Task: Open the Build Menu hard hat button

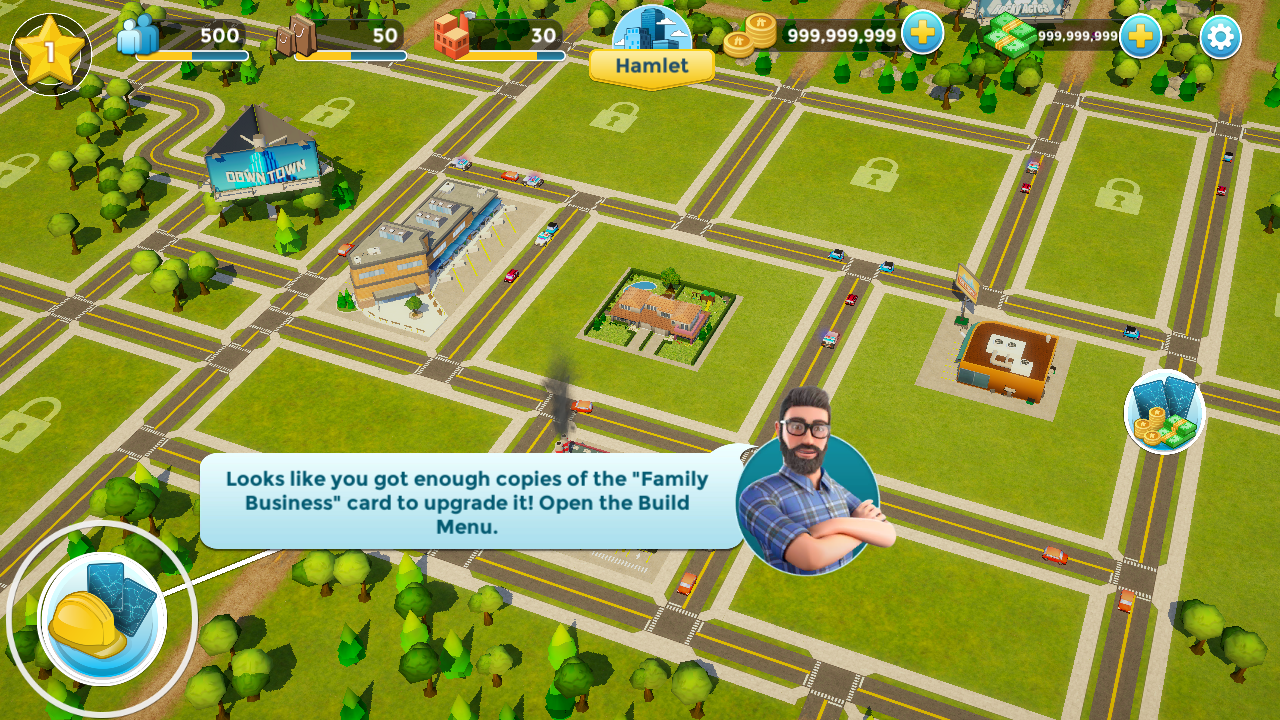Action: [x=102, y=617]
